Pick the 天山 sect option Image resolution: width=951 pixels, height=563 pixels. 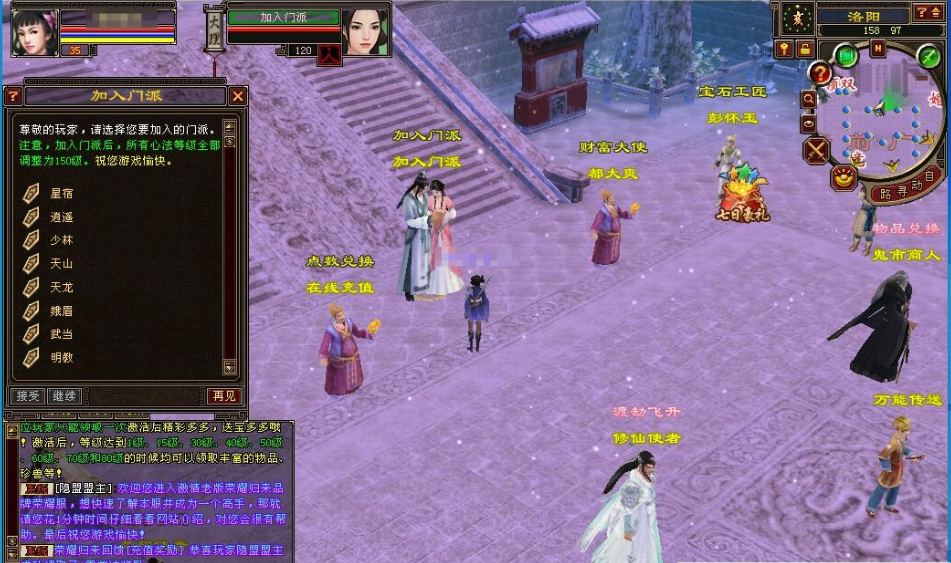point(61,264)
